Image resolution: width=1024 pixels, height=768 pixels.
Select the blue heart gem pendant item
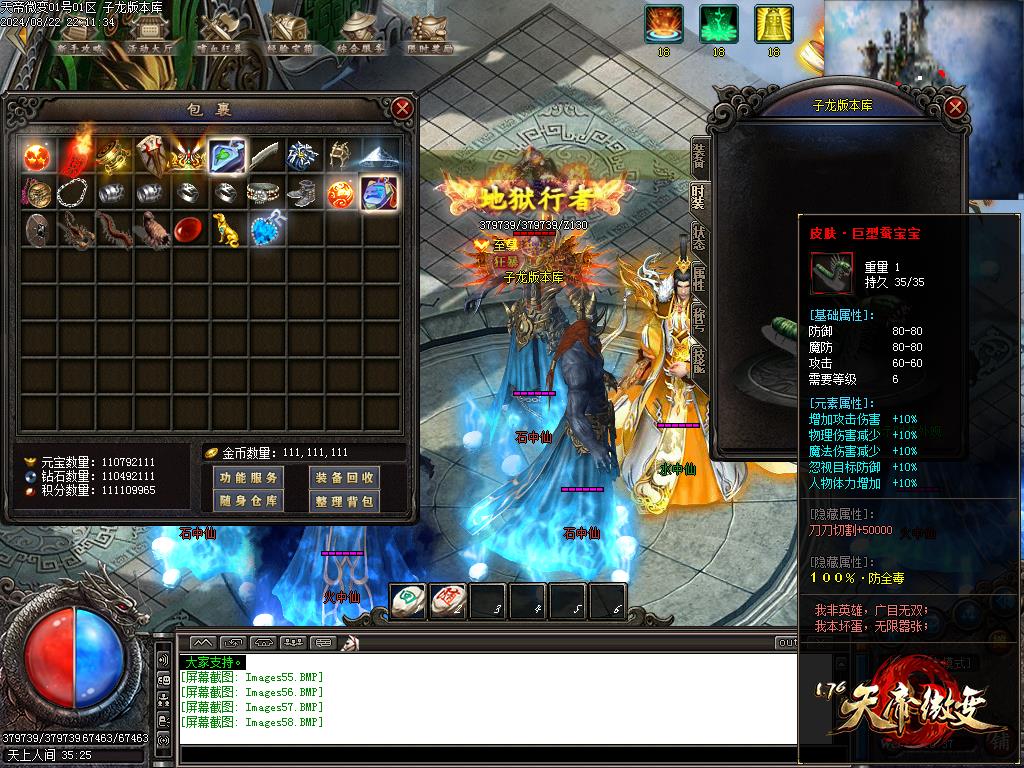tap(266, 230)
